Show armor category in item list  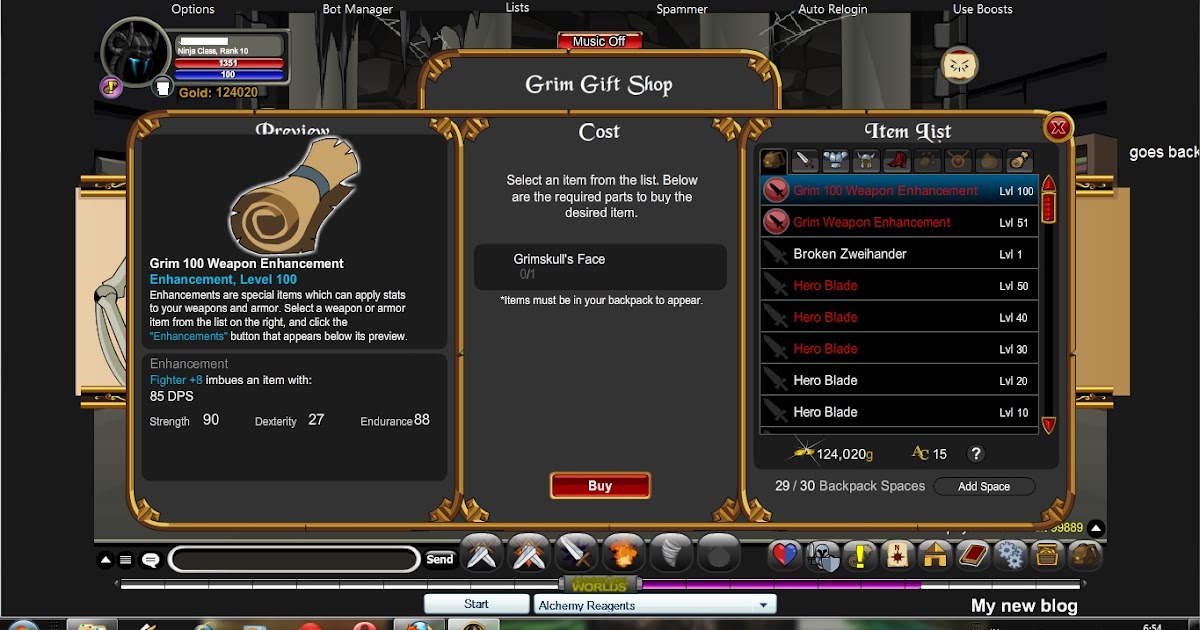(x=835, y=160)
